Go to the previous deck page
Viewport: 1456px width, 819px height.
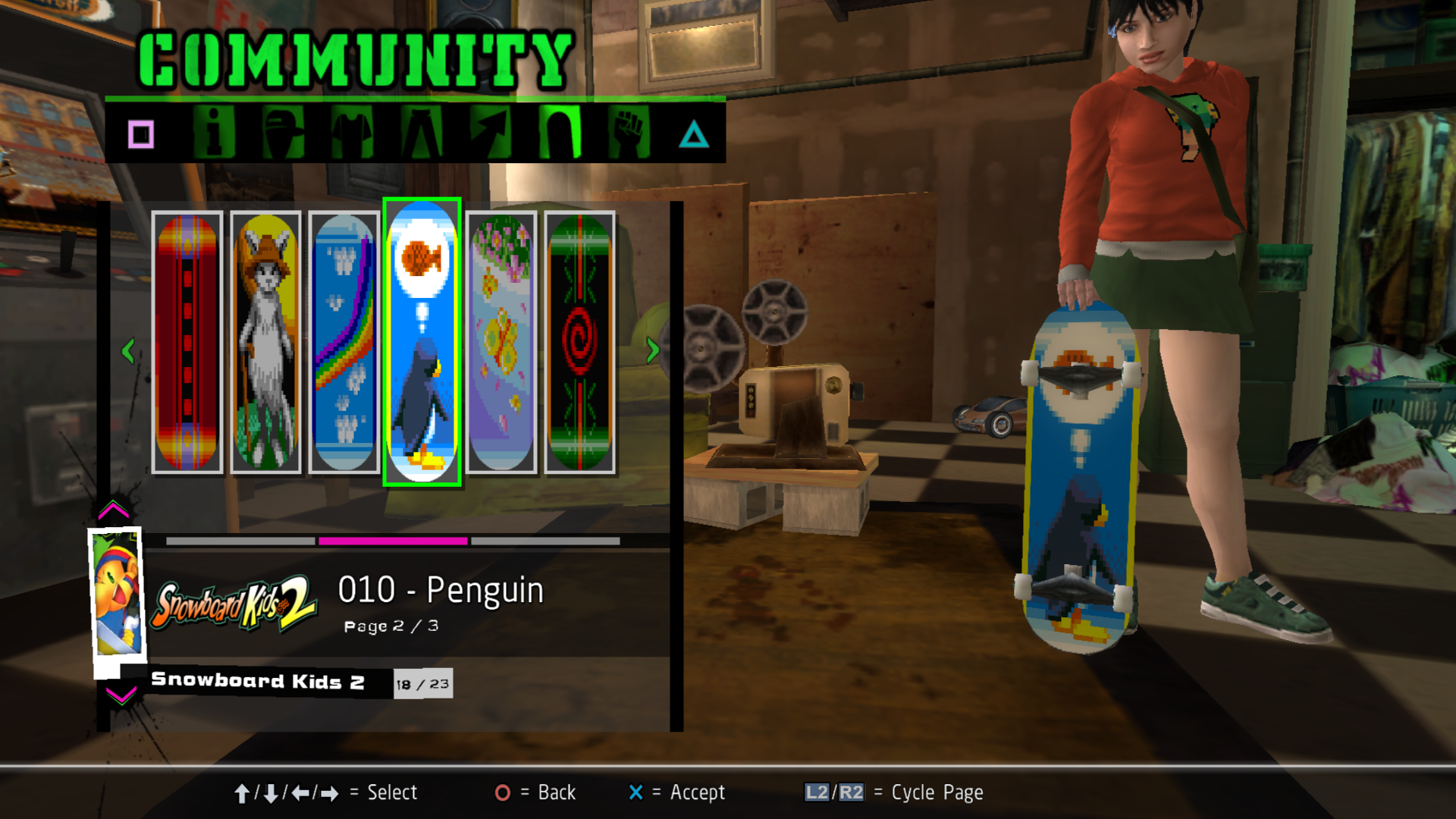click(x=128, y=350)
